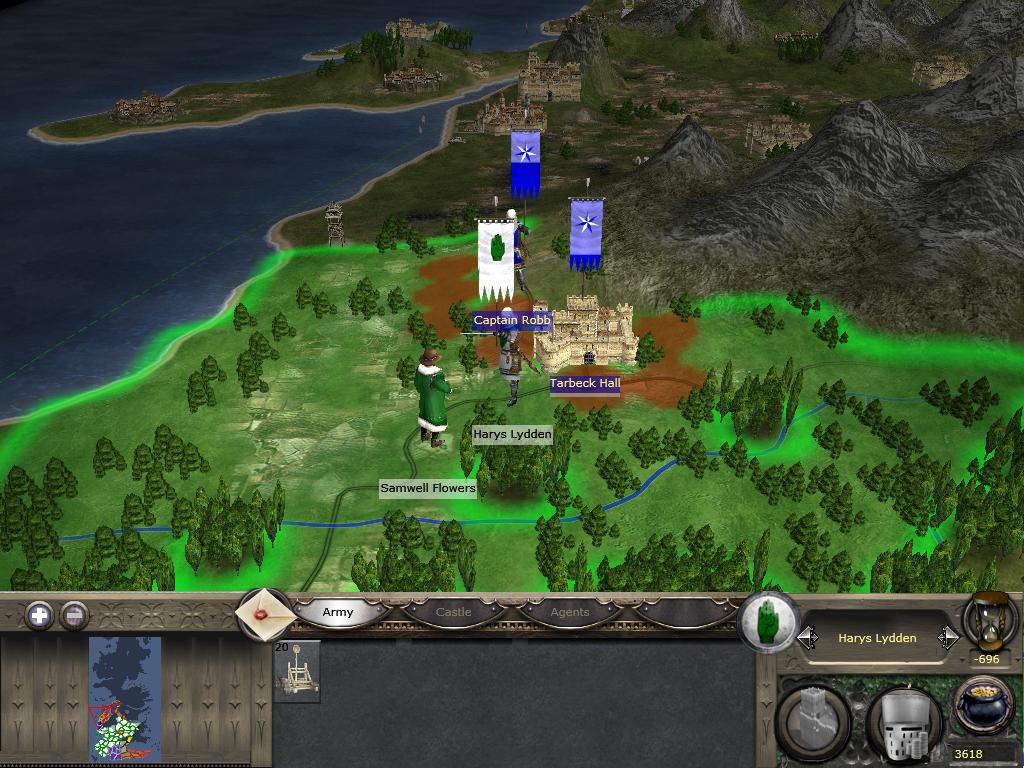The image size is (1024, 768).
Task: Open the message scroll with red seal
Action: click(265, 614)
